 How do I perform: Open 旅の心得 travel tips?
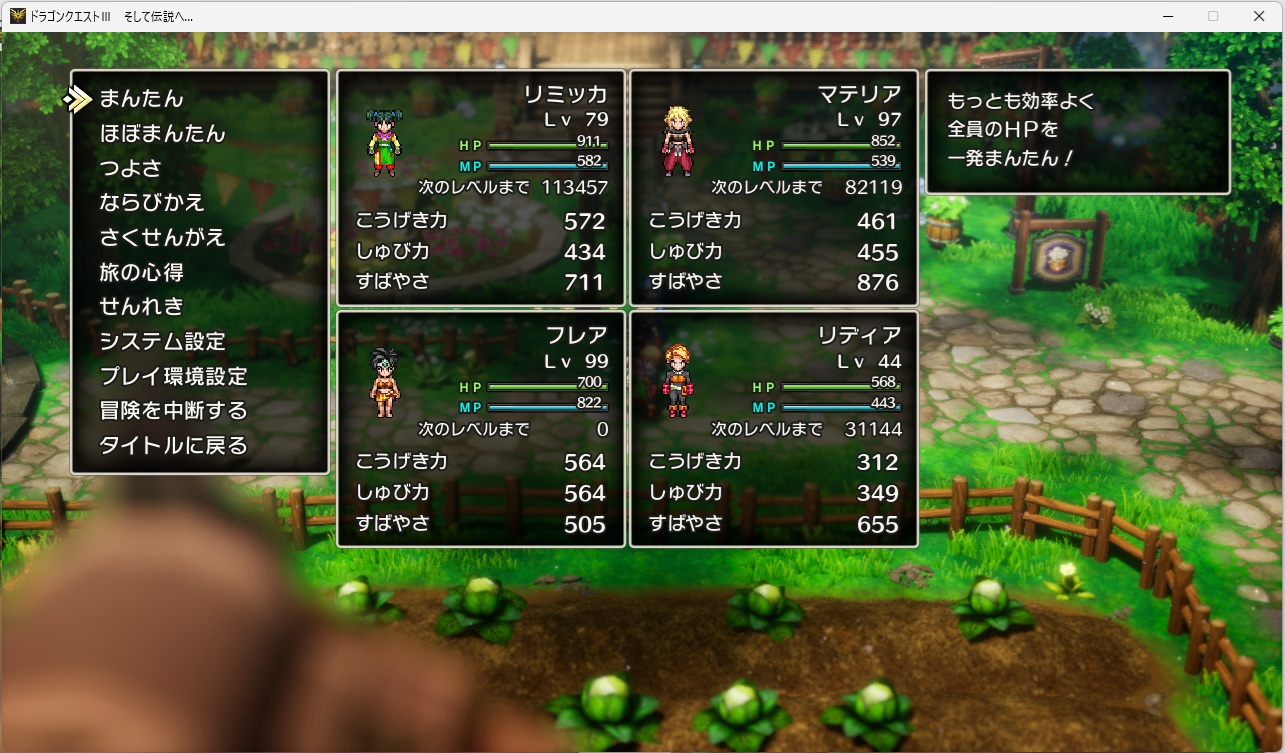[141, 272]
